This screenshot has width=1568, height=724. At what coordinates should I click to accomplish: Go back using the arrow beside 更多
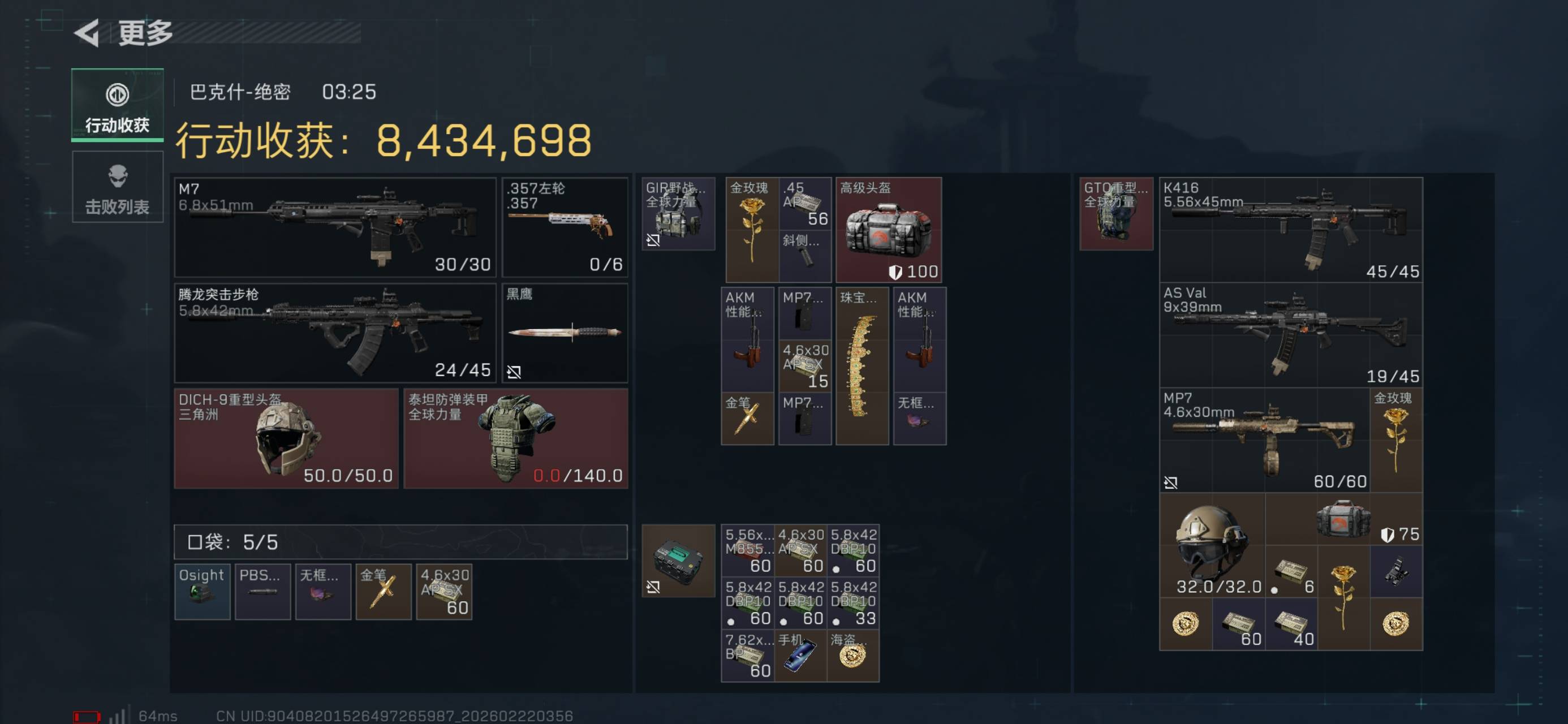coord(87,33)
